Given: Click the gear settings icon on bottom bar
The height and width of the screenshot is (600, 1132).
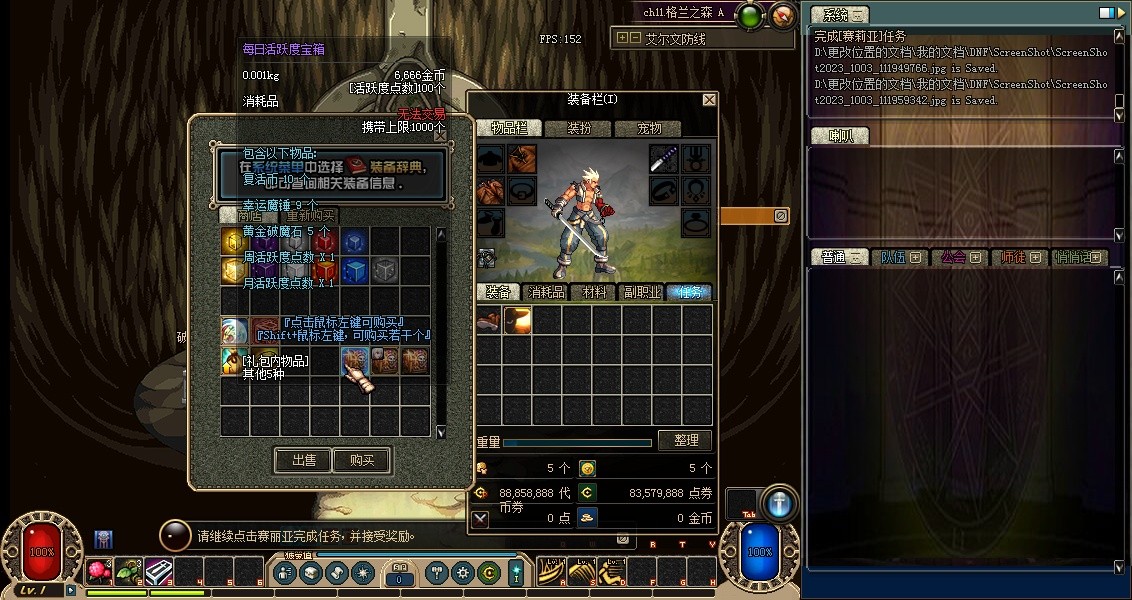Looking at the screenshot, I should click(462, 572).
